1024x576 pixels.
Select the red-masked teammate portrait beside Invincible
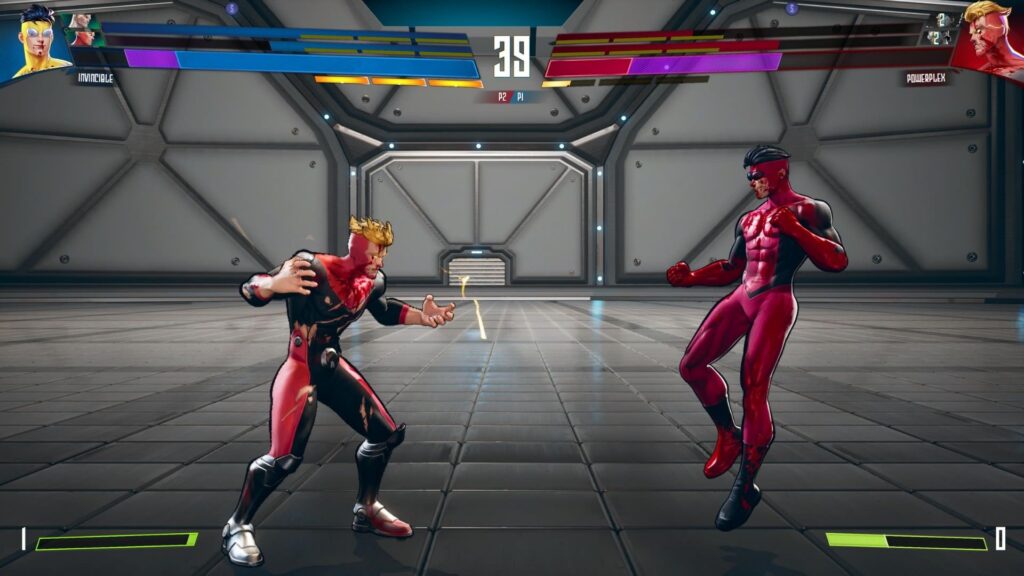click(84, 38)
